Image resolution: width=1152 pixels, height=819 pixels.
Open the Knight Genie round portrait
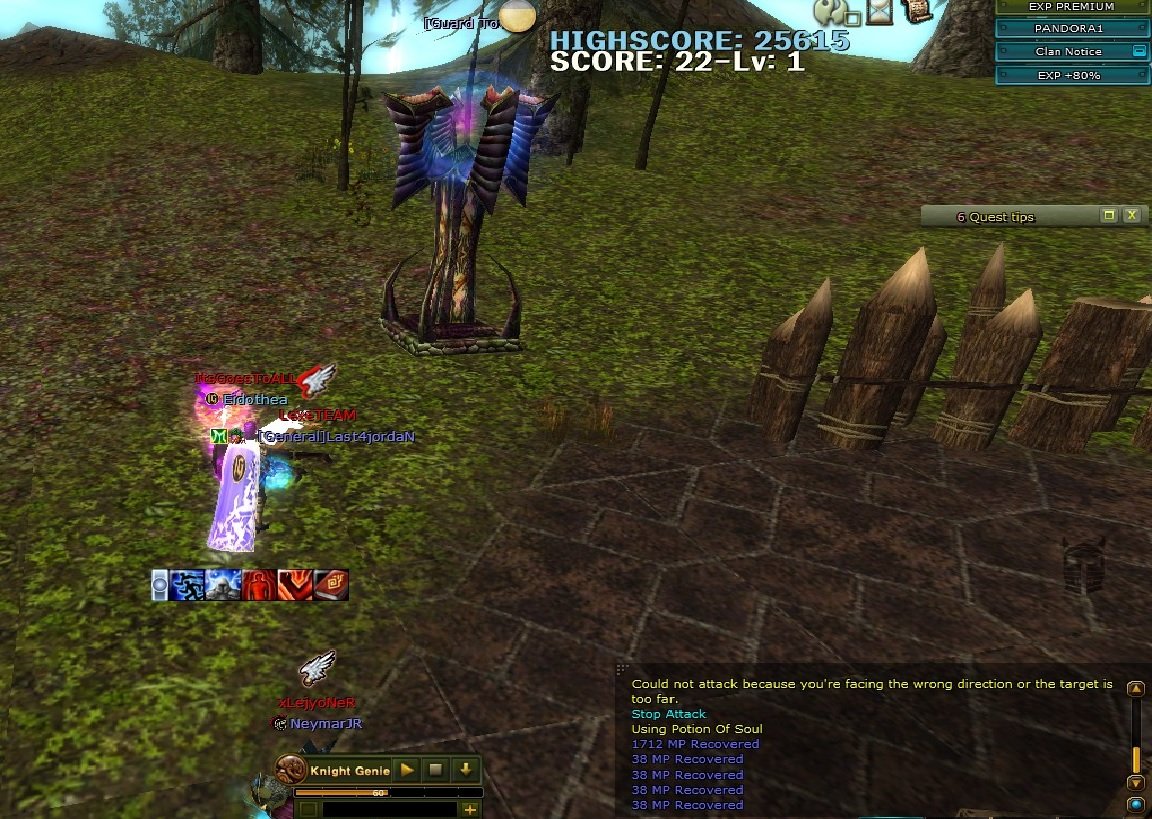tap(291, 771)
